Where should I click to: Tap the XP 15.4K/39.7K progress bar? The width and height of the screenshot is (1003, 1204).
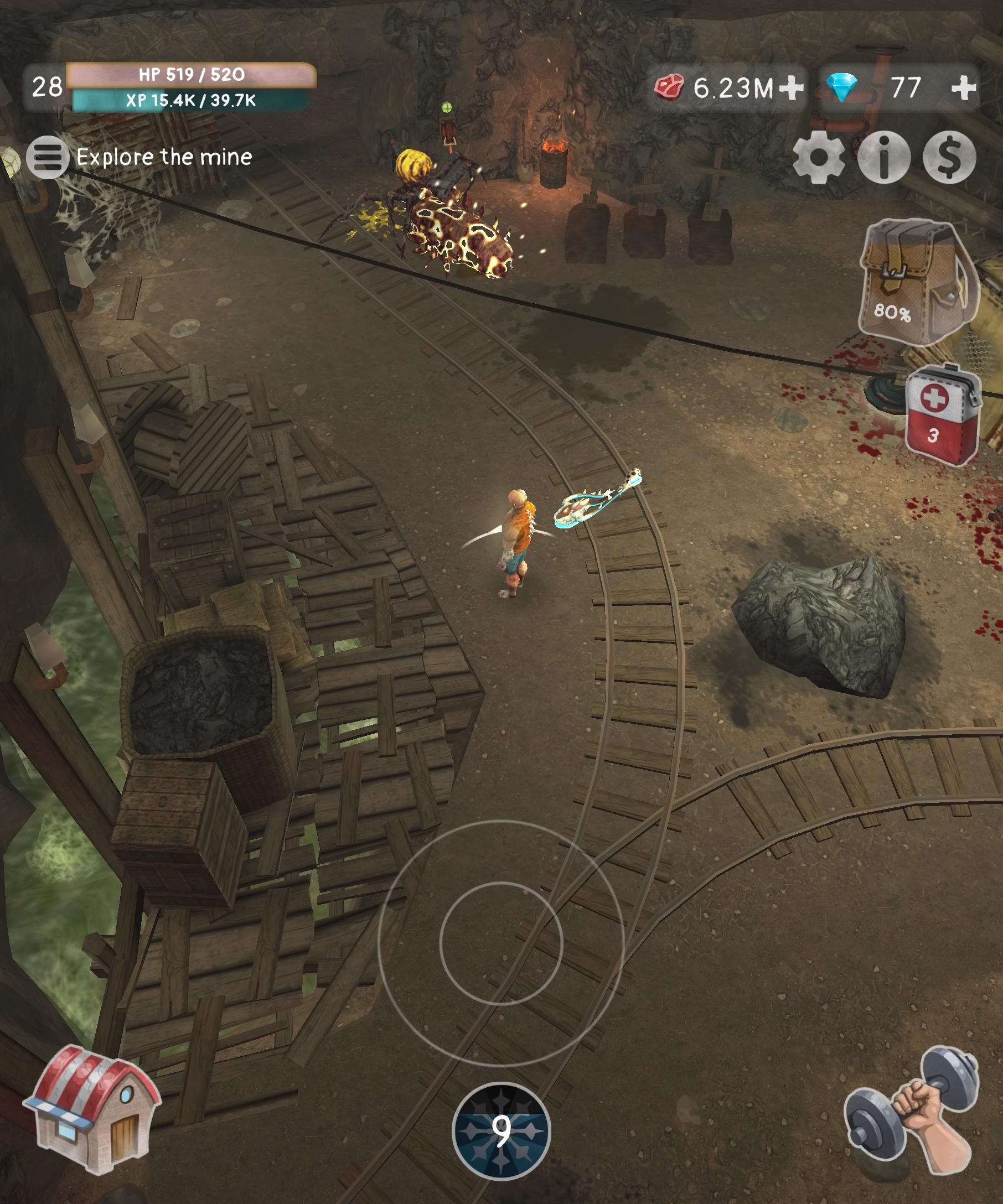(189, 100)
